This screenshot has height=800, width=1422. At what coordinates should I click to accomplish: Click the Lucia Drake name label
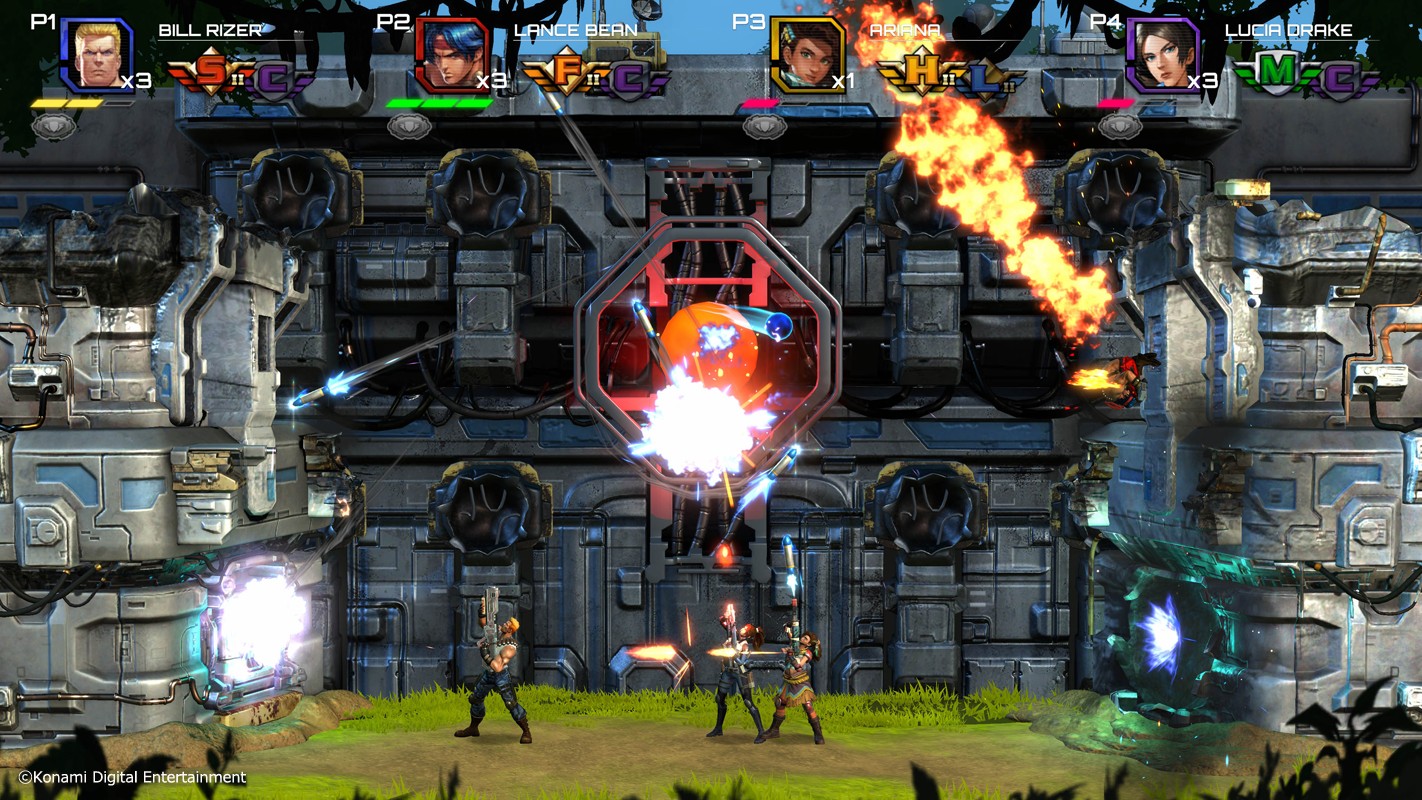pyautogui.click(x=1289, y=31)
